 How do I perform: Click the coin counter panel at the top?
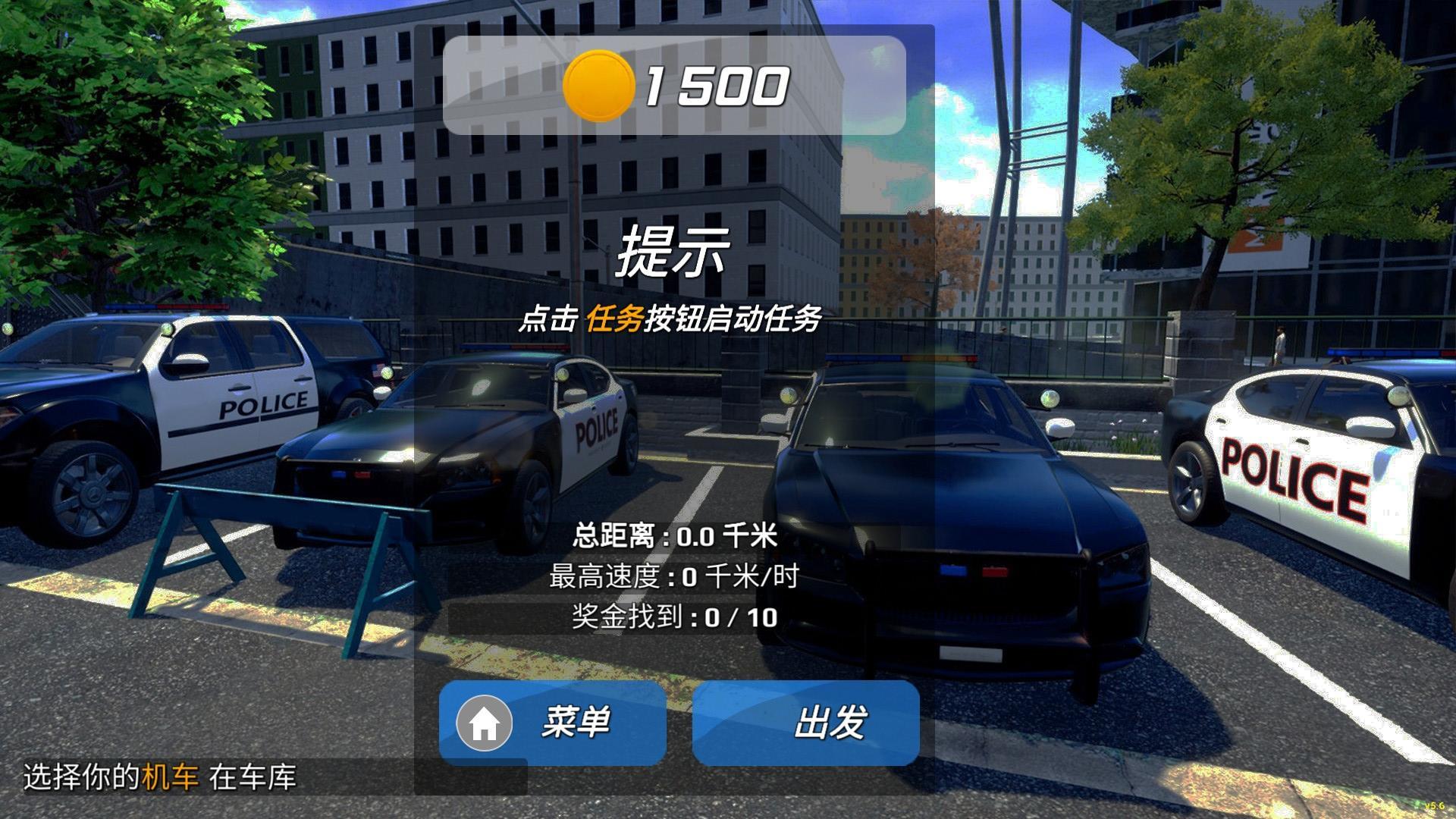(x=677, y=83)
